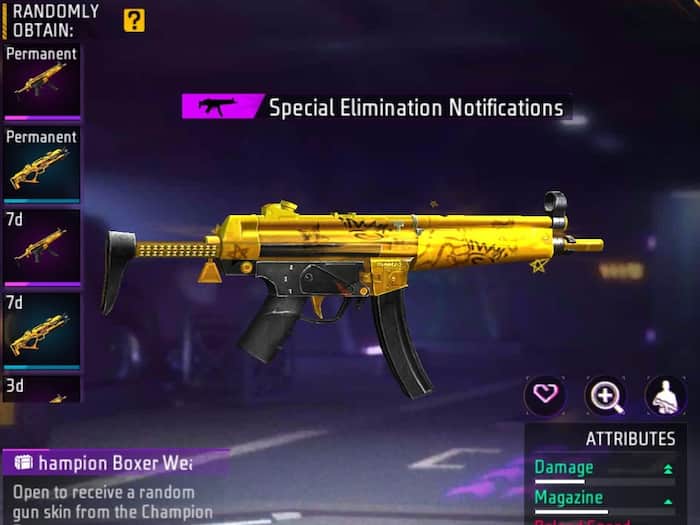This screenshot has width=700, height=525.
Task: Tap the pink heart favorite button
Action: pyautogui.click(x=545, y=395)
